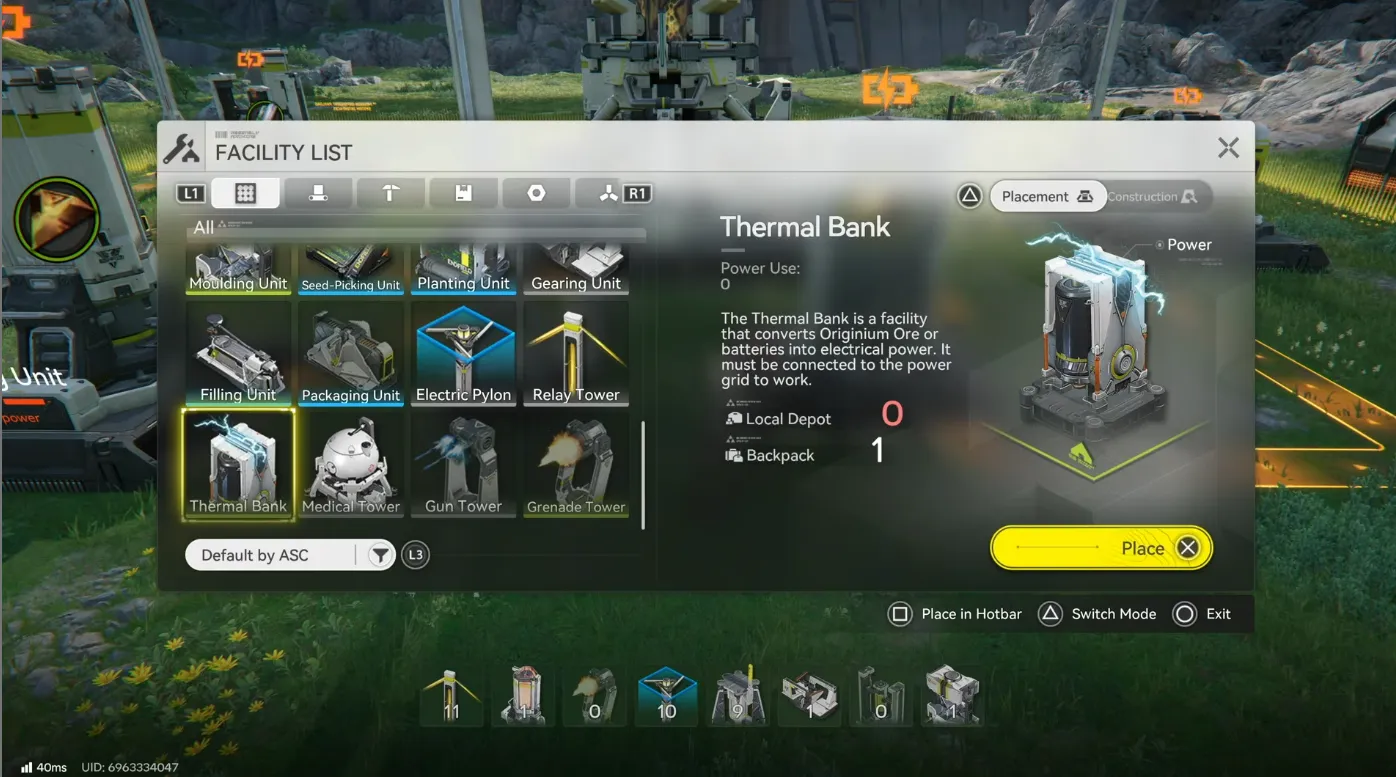The image size is (1396, 777).
Task: Select Electric Pylon in the facility list
Action: click(x=463, y=355)
